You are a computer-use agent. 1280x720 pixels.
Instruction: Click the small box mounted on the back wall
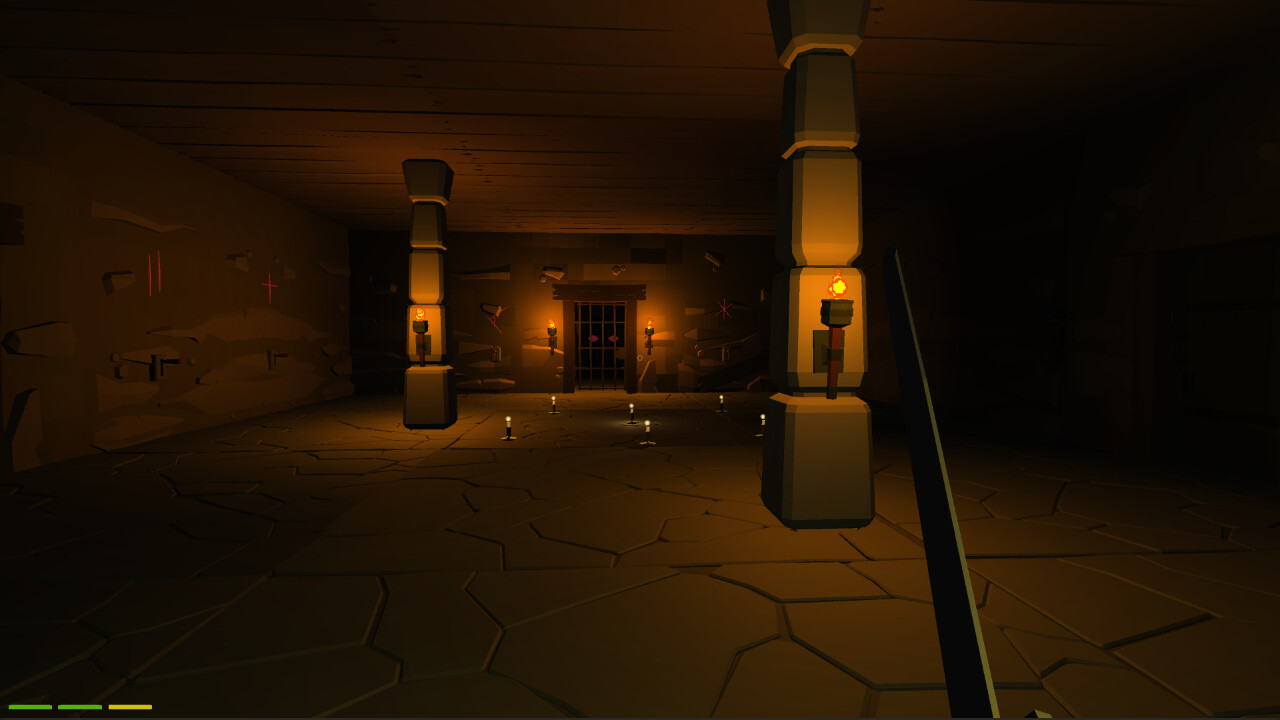(x=495, y=354)
